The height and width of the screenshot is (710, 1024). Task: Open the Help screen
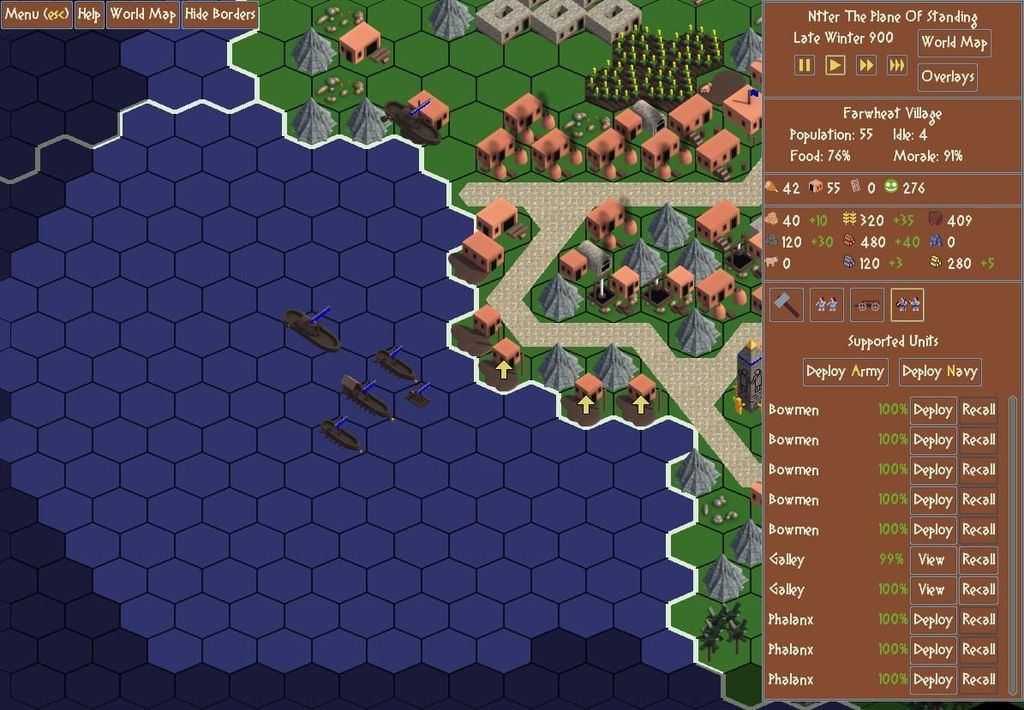pos(89,15)
